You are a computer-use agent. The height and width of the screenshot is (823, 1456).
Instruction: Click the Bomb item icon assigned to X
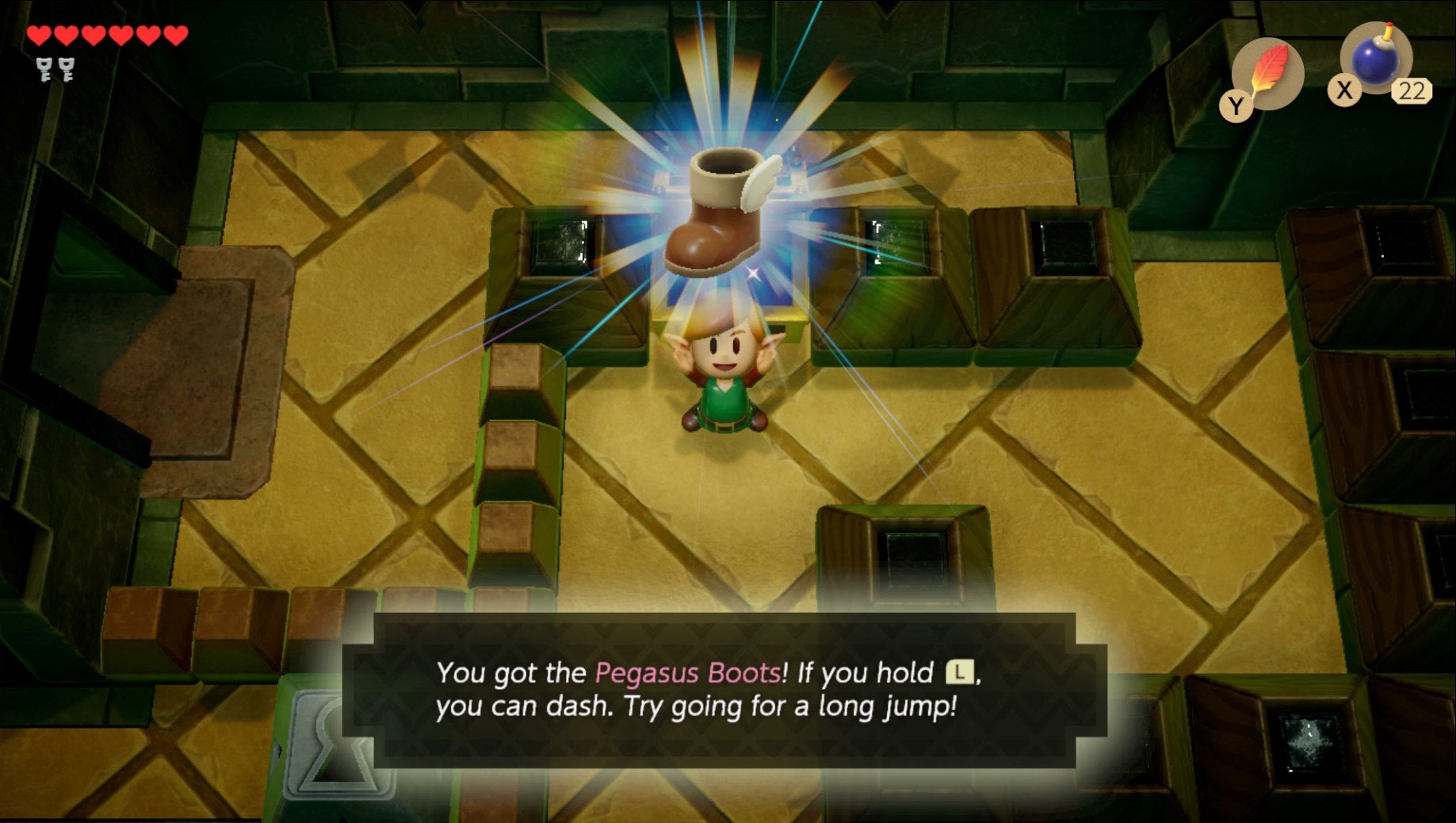1374,59
